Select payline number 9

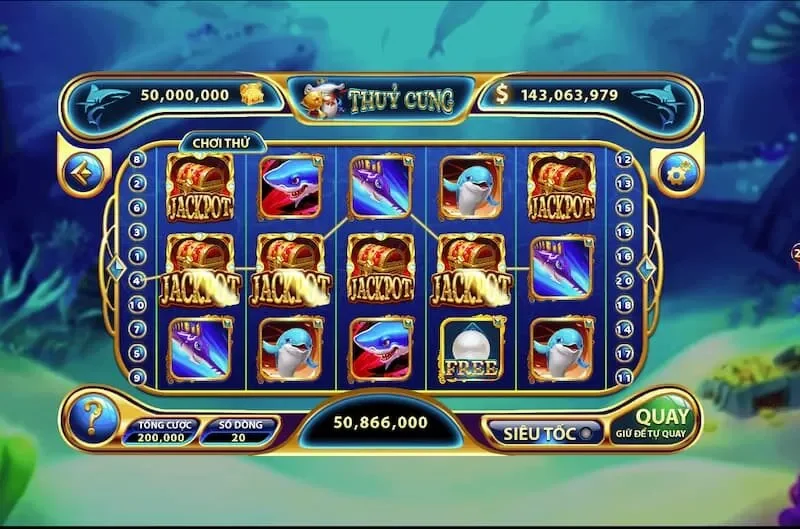(138, 376)
